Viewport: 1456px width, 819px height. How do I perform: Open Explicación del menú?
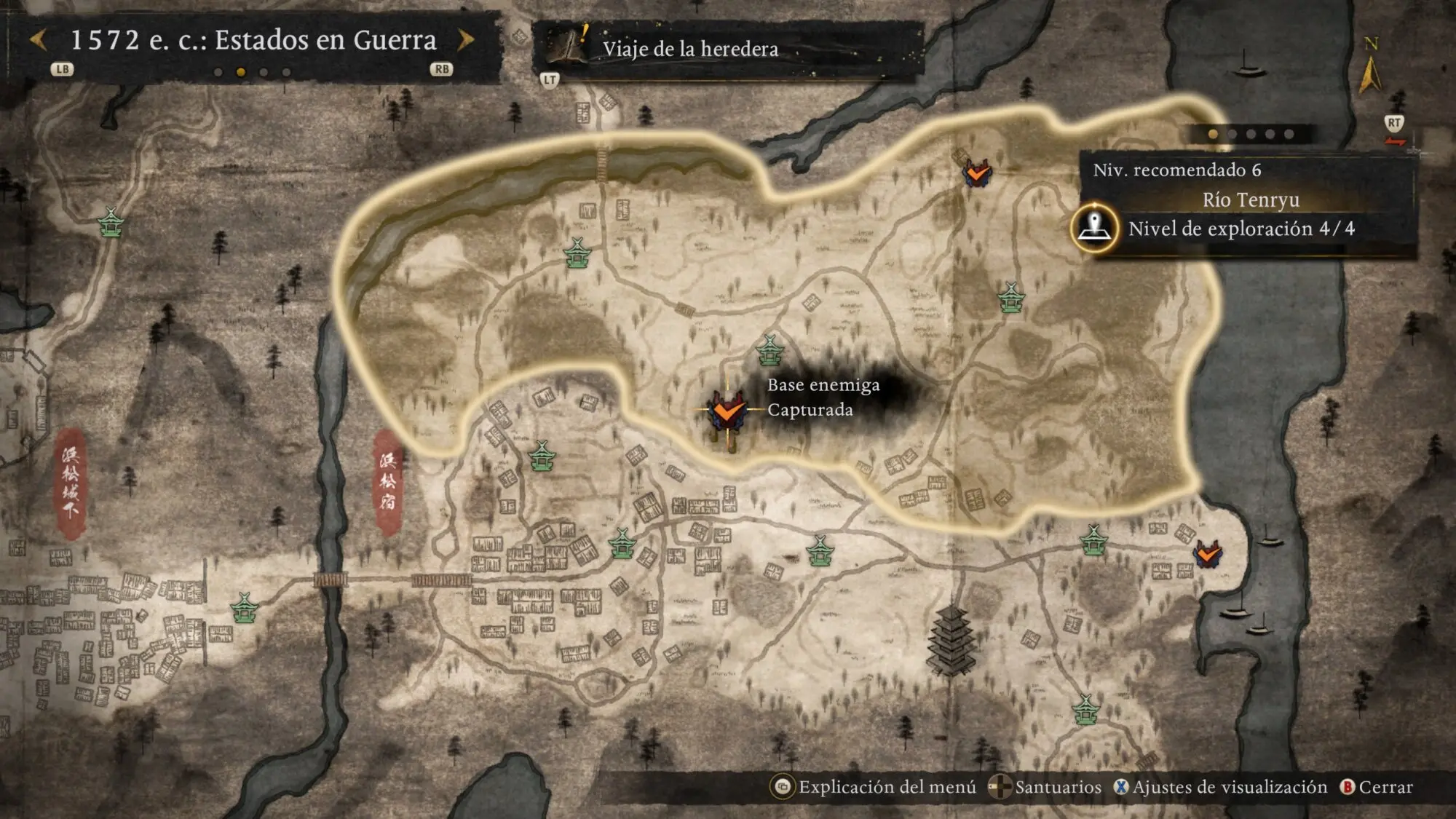point(874,787)
